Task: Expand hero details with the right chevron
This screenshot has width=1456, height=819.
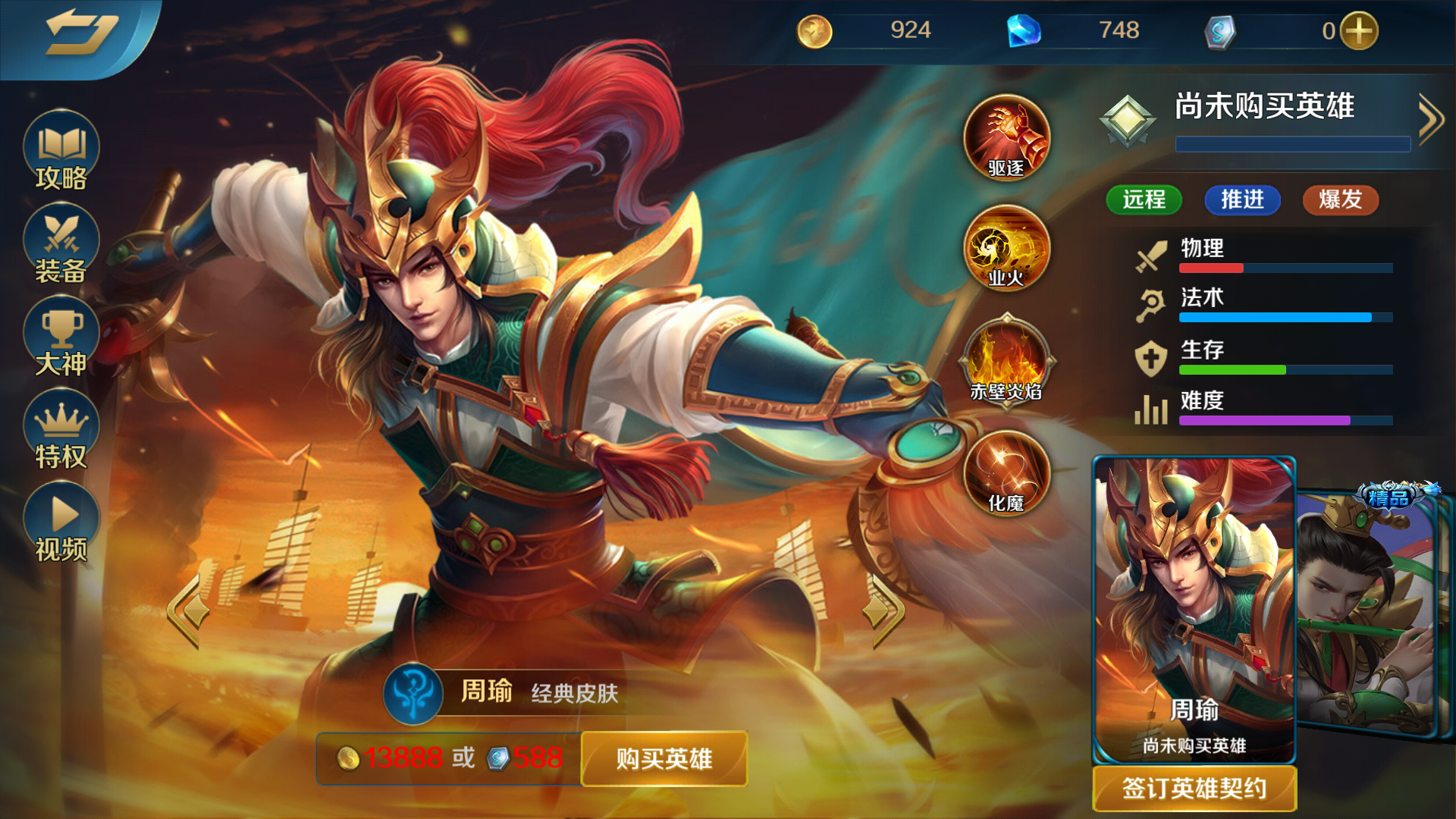Action: (1432, 118)
